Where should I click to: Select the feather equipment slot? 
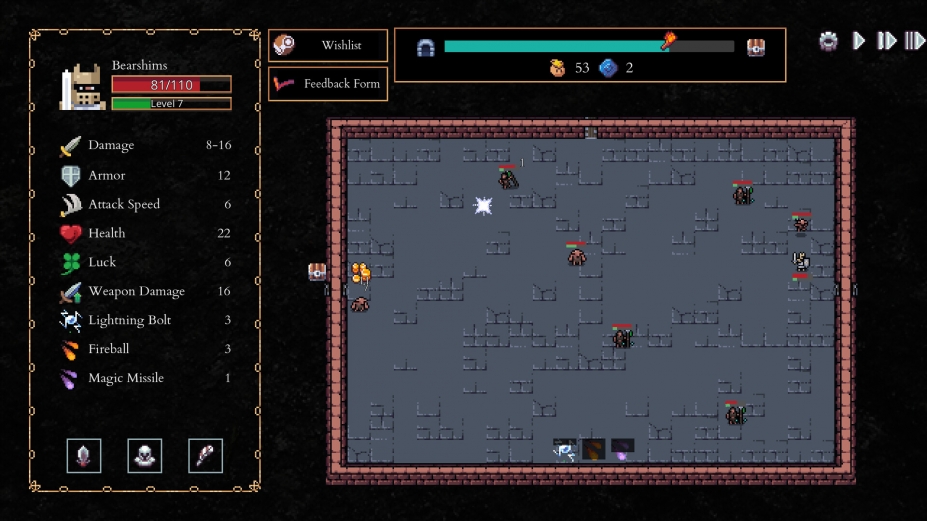[205, 456]
